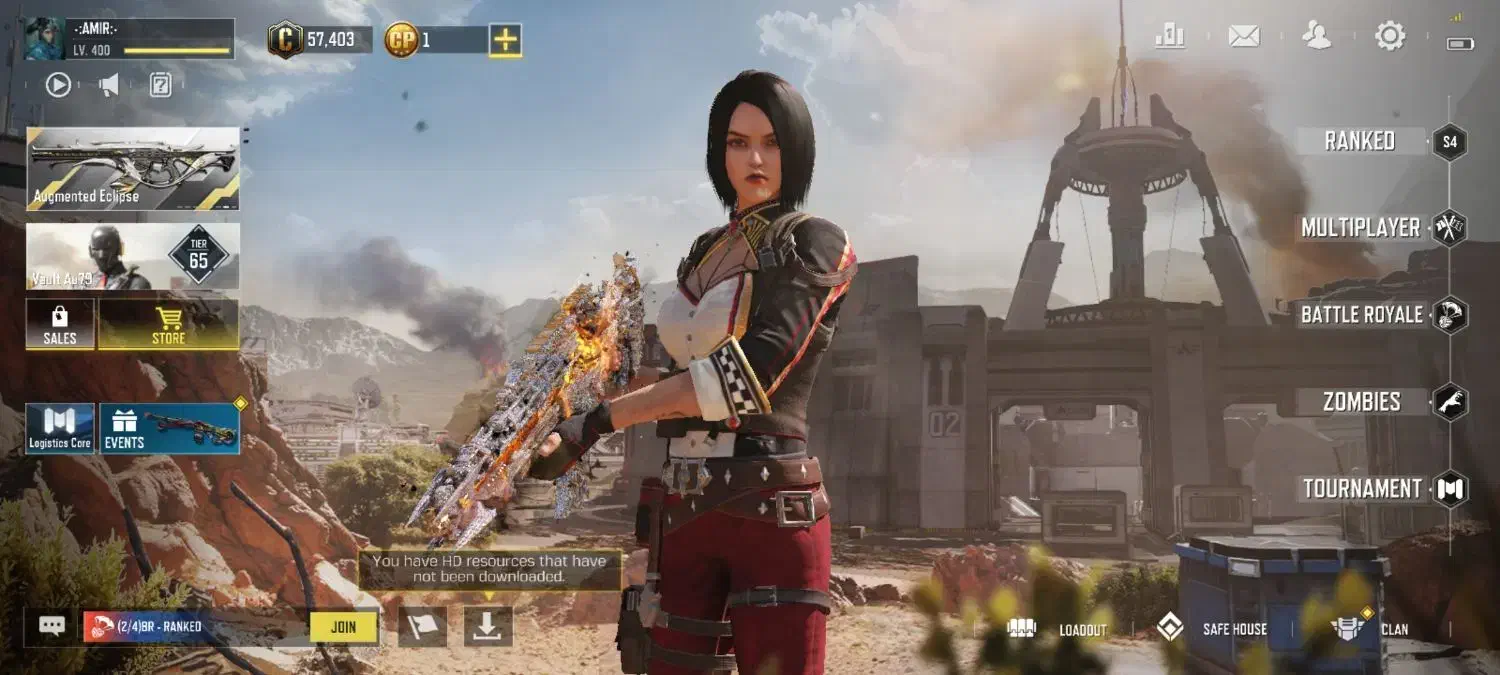Screen dimensions: 1500x675
Task: View the leaderboard bar-chart icon
Action: (x=1170, y=37)
